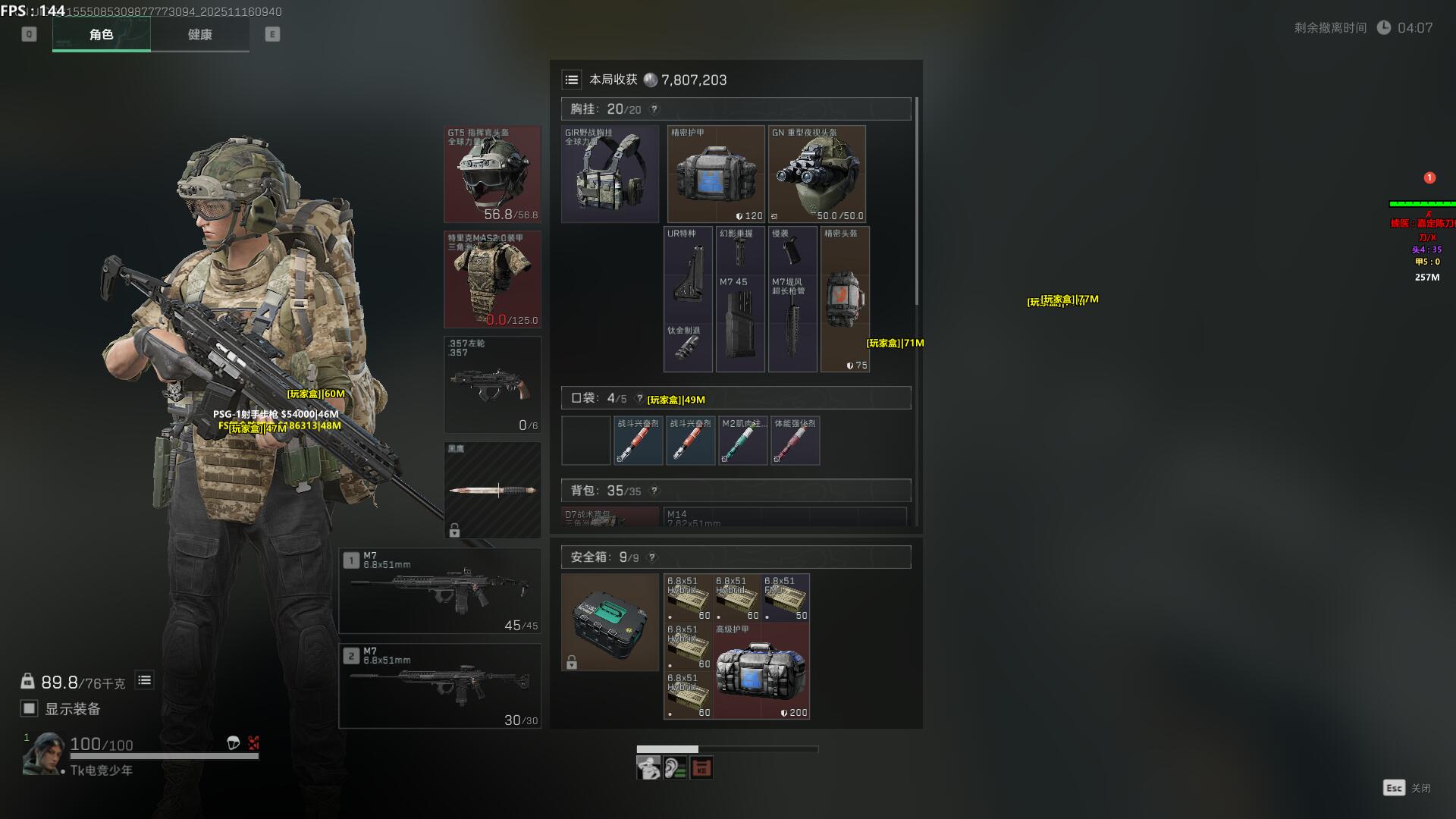Choose the .357左轮 revolver slot

[492, 384]
